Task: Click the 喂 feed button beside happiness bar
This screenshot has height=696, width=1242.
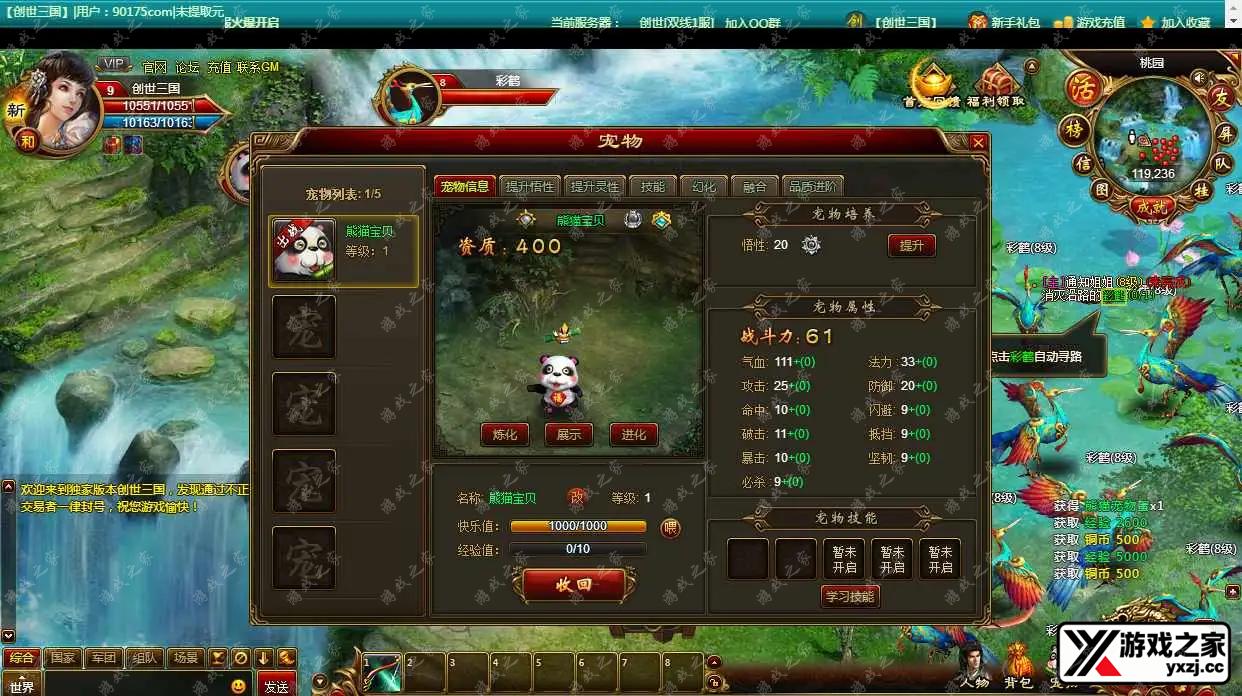Action: (x=670, y=527)
